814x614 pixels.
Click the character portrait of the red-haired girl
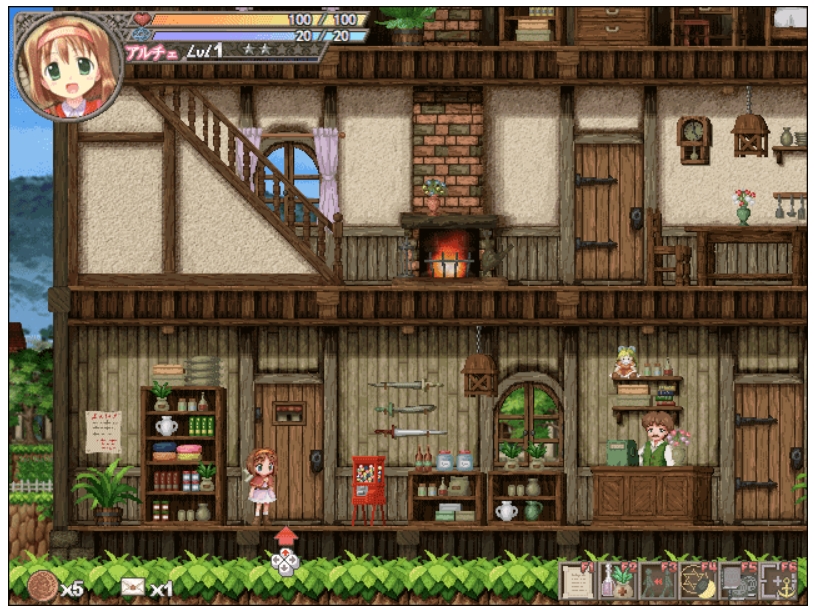[68, 65]
